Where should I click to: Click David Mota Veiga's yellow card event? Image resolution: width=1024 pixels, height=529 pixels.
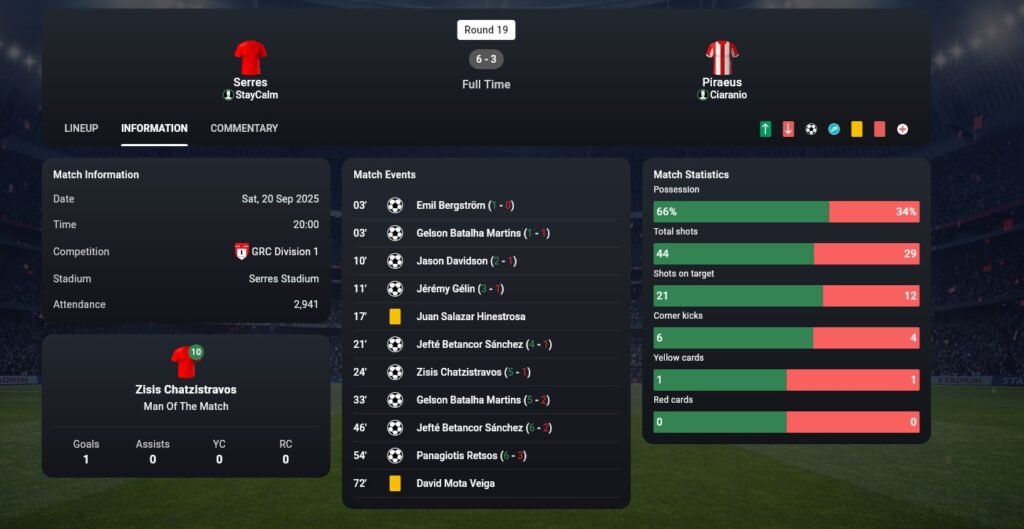(x=455, y=484)
